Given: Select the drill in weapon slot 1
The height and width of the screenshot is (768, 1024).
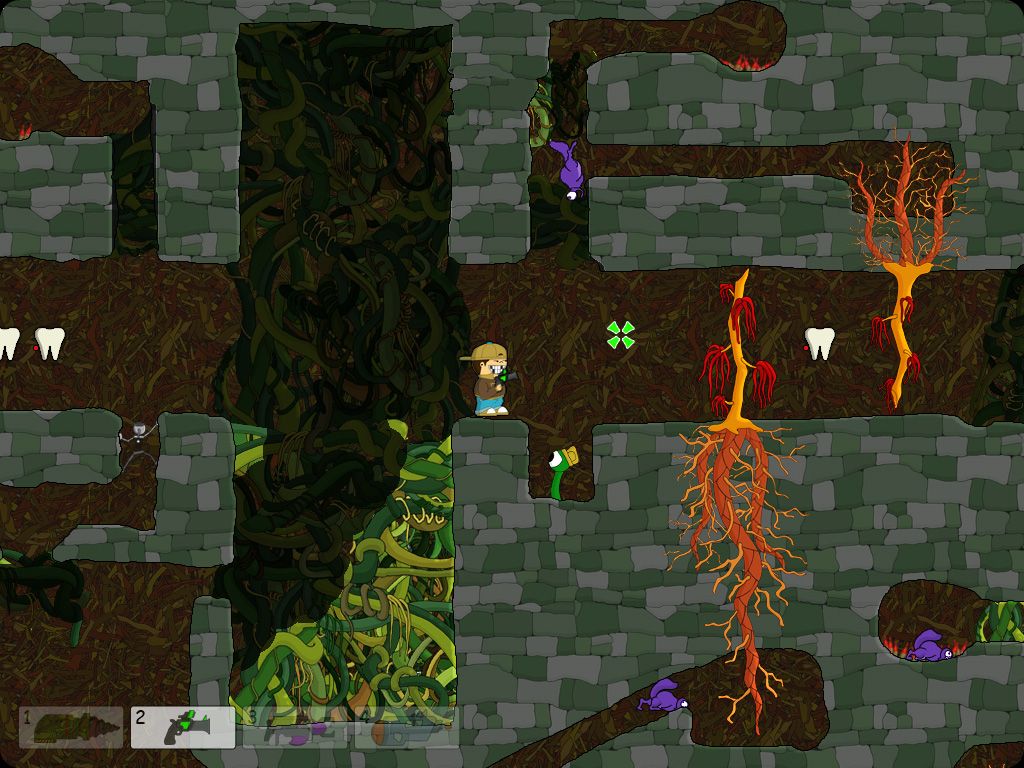Looking at the screenshot, I should coord(71,727).
